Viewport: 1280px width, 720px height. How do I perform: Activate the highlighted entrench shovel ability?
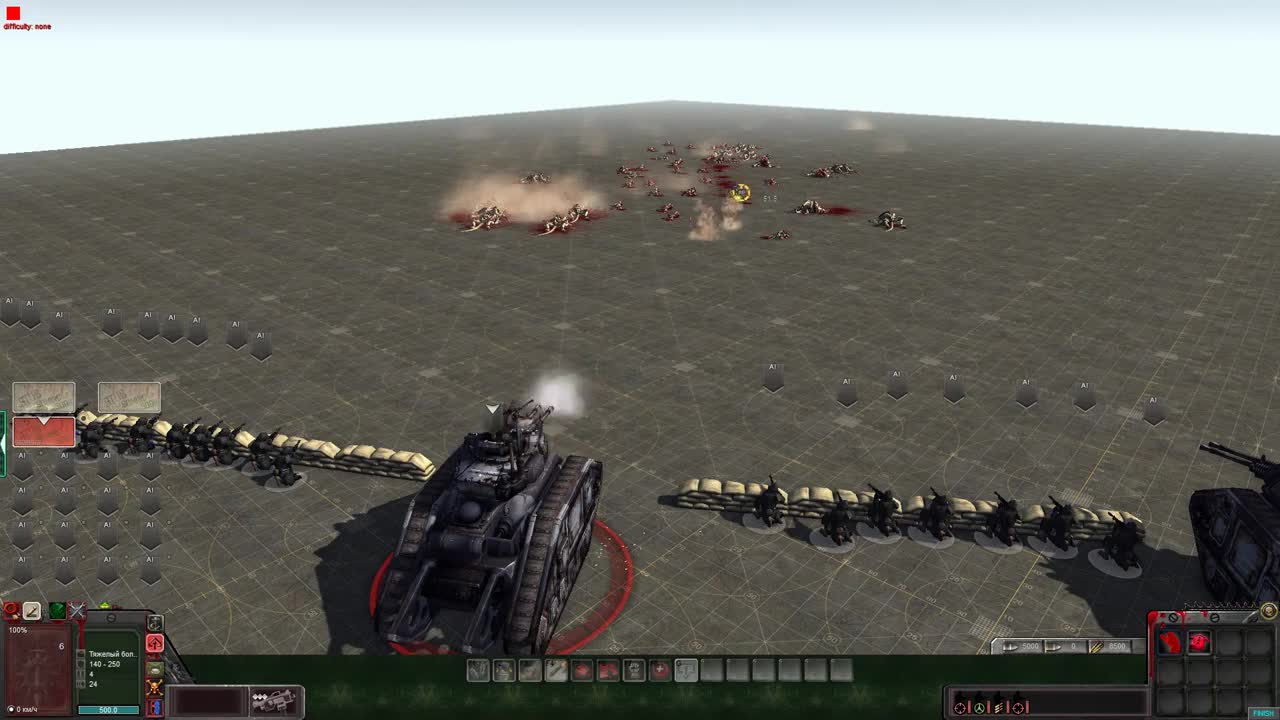(x=686, y=670)
